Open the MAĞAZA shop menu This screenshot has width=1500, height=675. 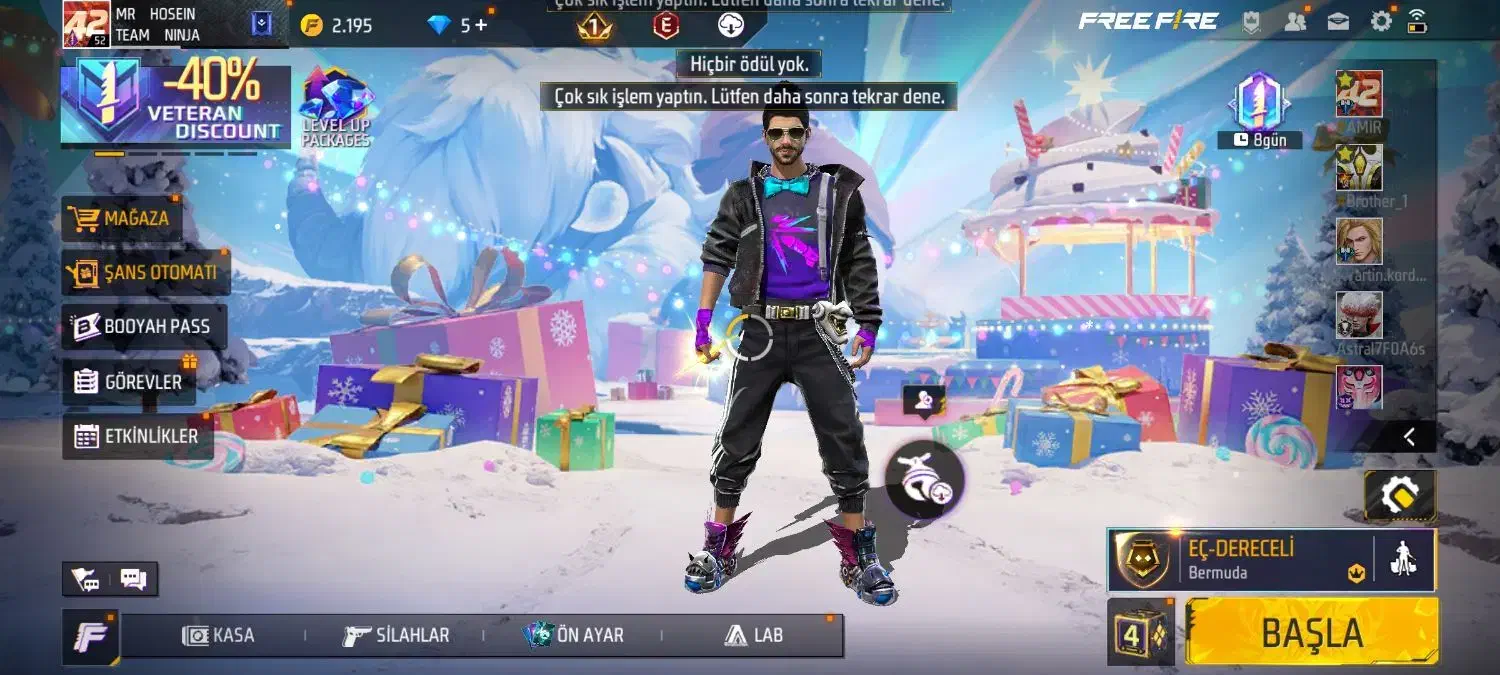pyautogui.click(x=123, y=218)
